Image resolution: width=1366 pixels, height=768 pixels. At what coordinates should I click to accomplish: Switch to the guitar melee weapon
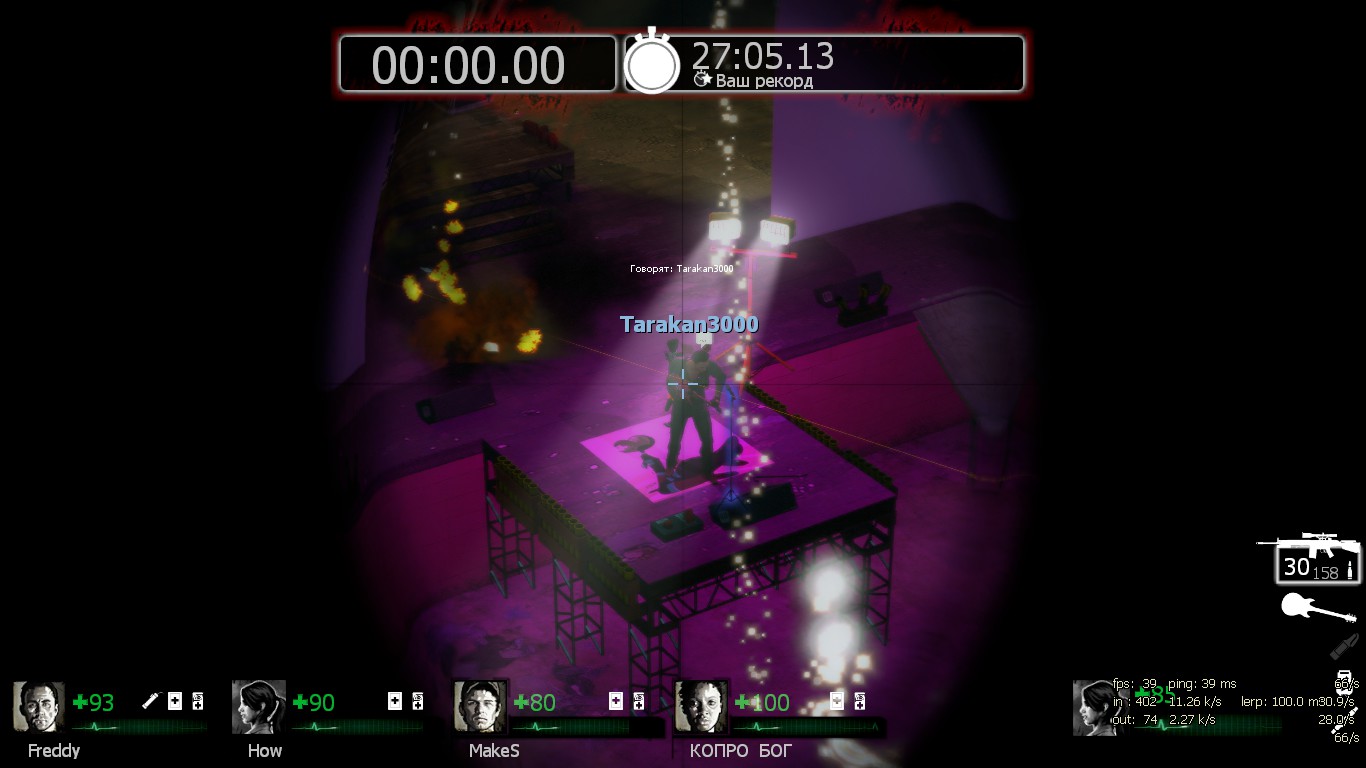tap(1318, 608)
